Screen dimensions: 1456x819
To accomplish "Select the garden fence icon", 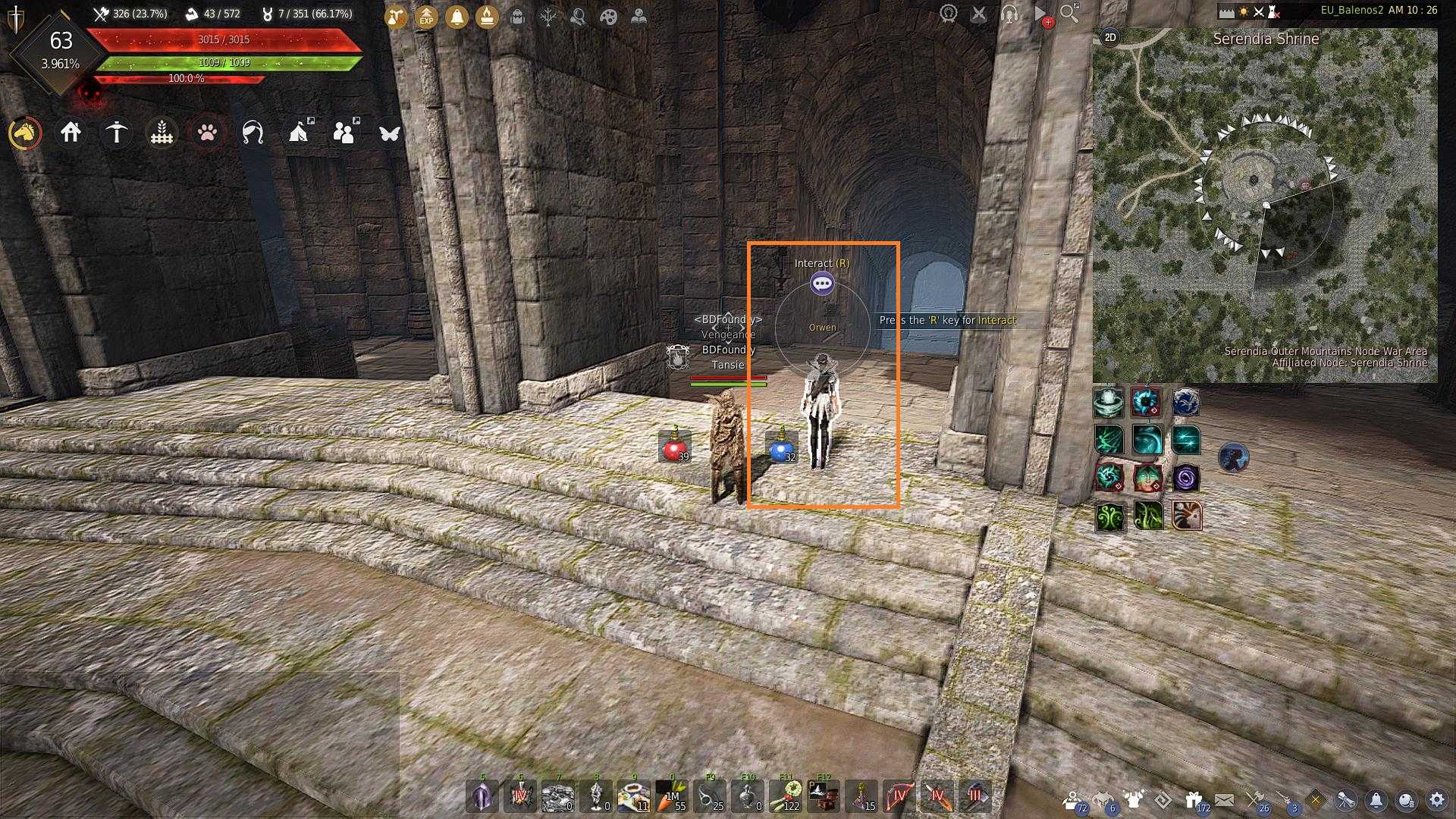I will [x=162, y=133].
